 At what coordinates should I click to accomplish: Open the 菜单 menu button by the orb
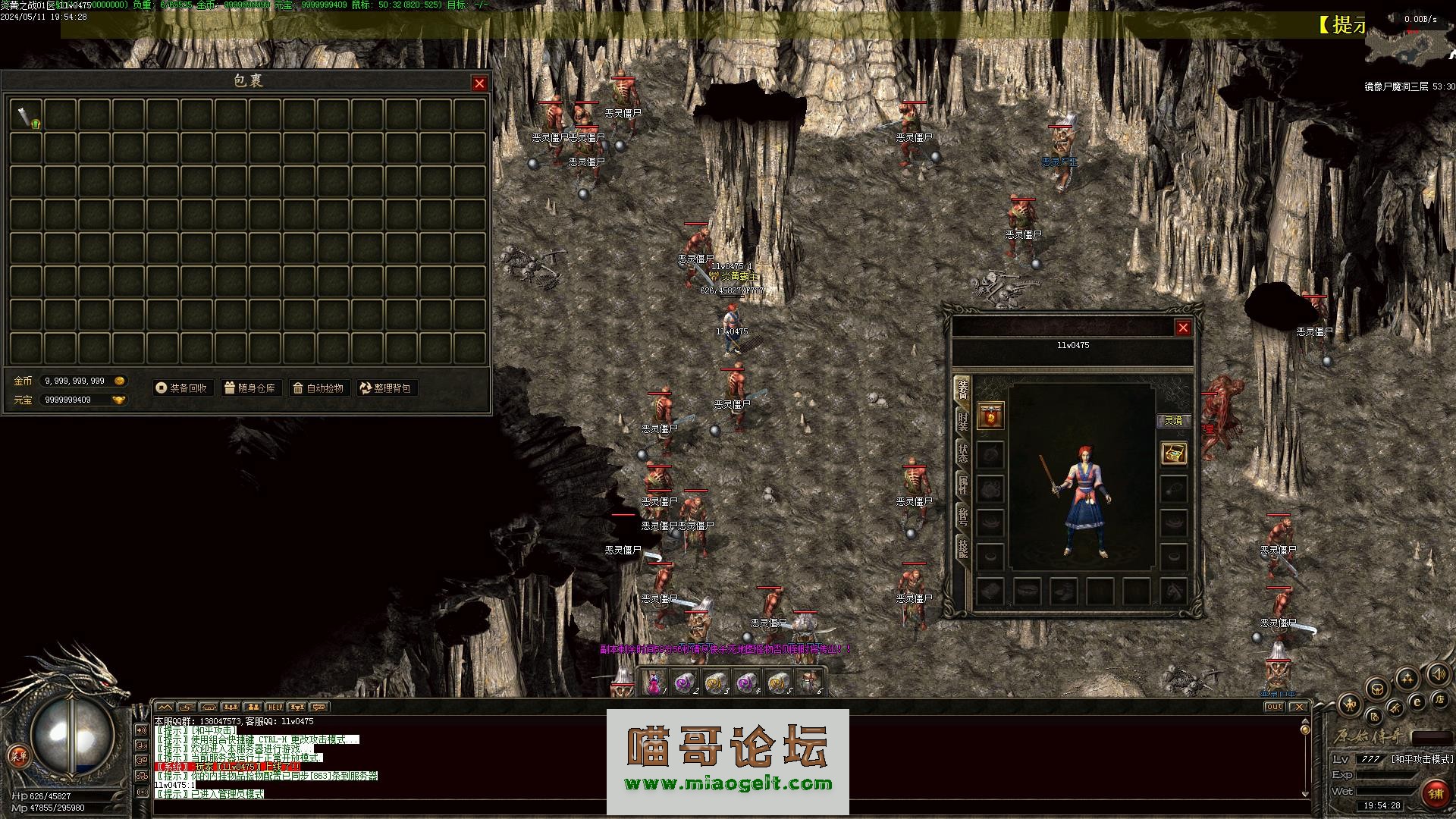pyautogui.click(x=17, y=755)
